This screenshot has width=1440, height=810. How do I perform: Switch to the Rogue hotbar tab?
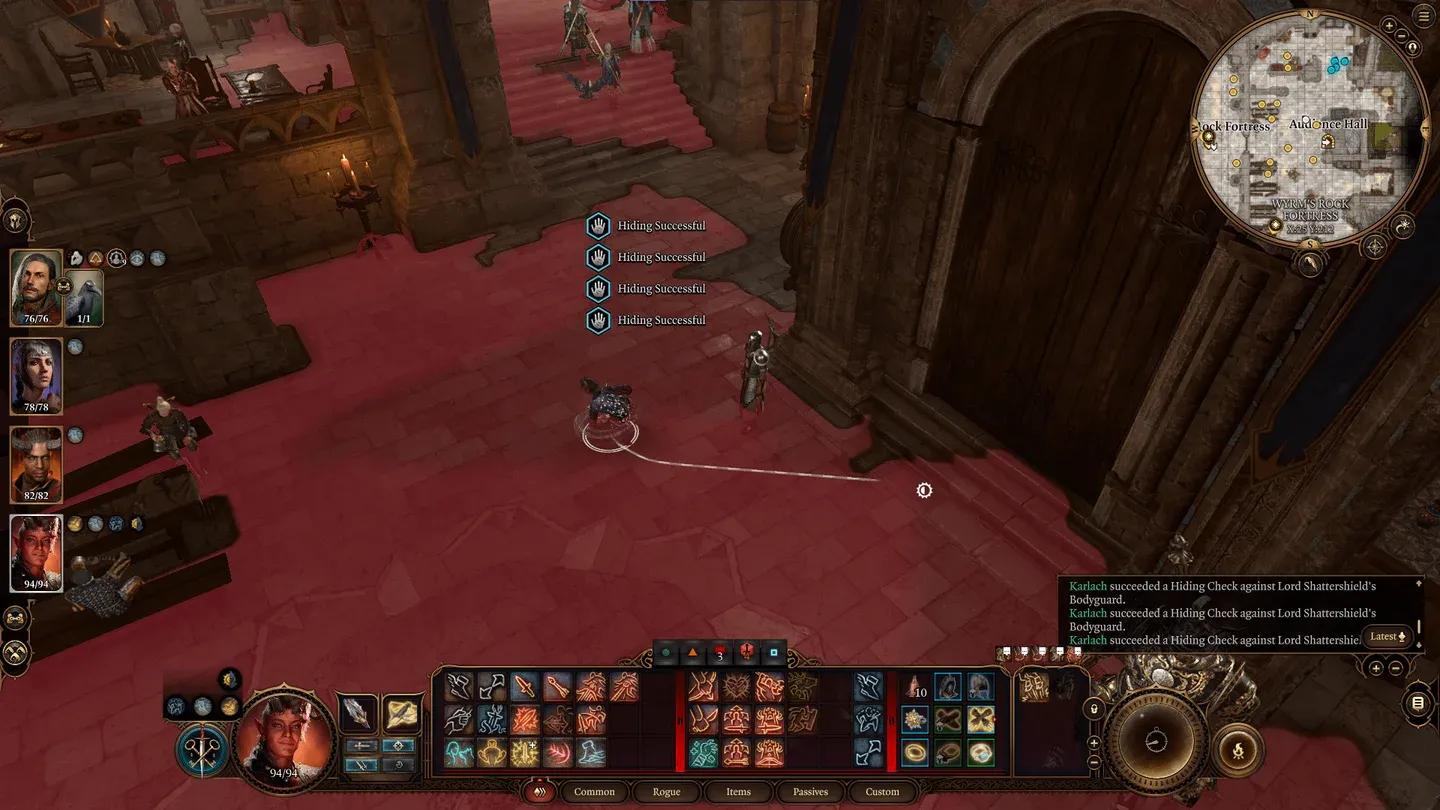point(665,791)
